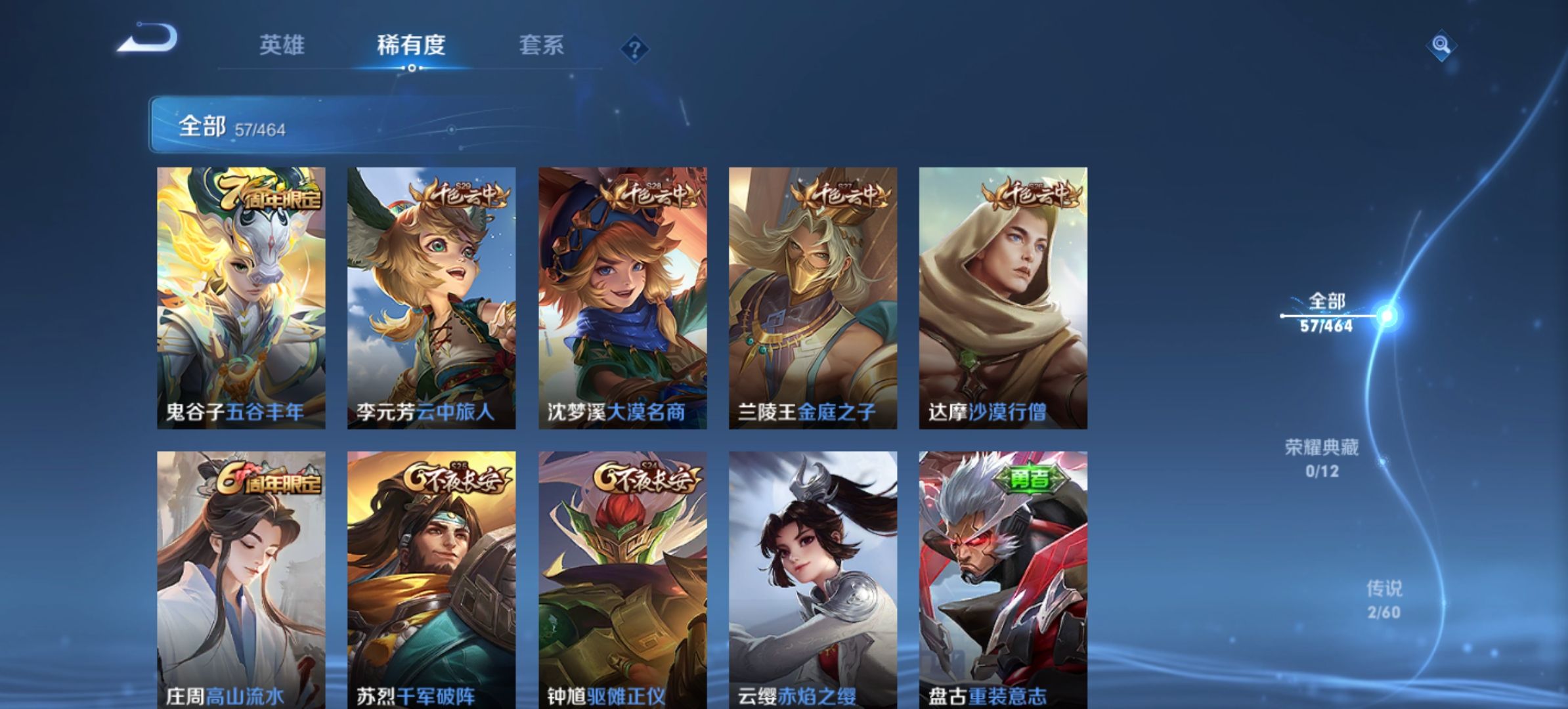The height and width of the screenshot is (709, 1568).
Task: Open the 沈梦溪 大漠名商 skin card
Action: 622,298
